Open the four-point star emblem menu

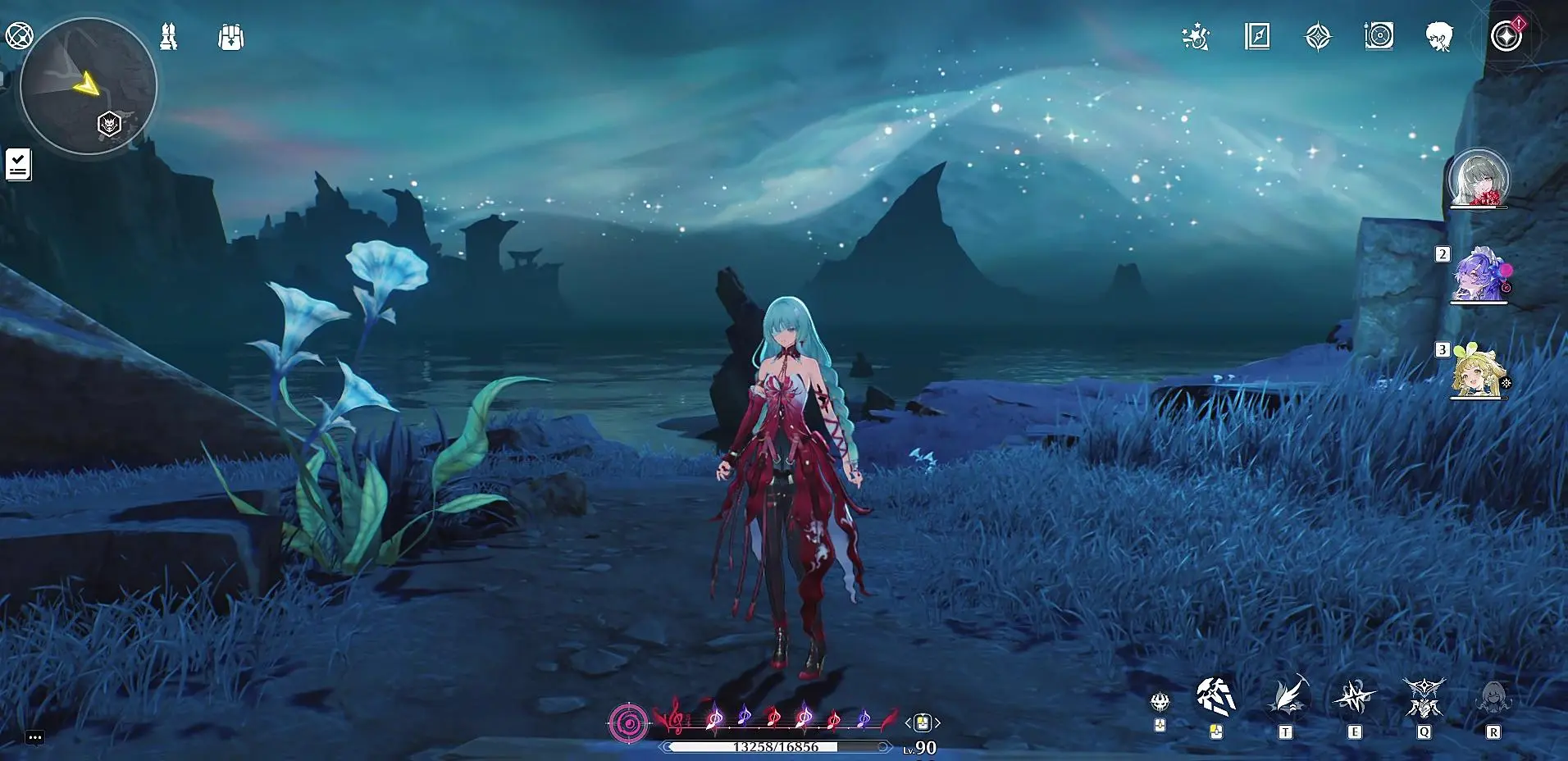pyautogui.click(x=1318, y=37)
